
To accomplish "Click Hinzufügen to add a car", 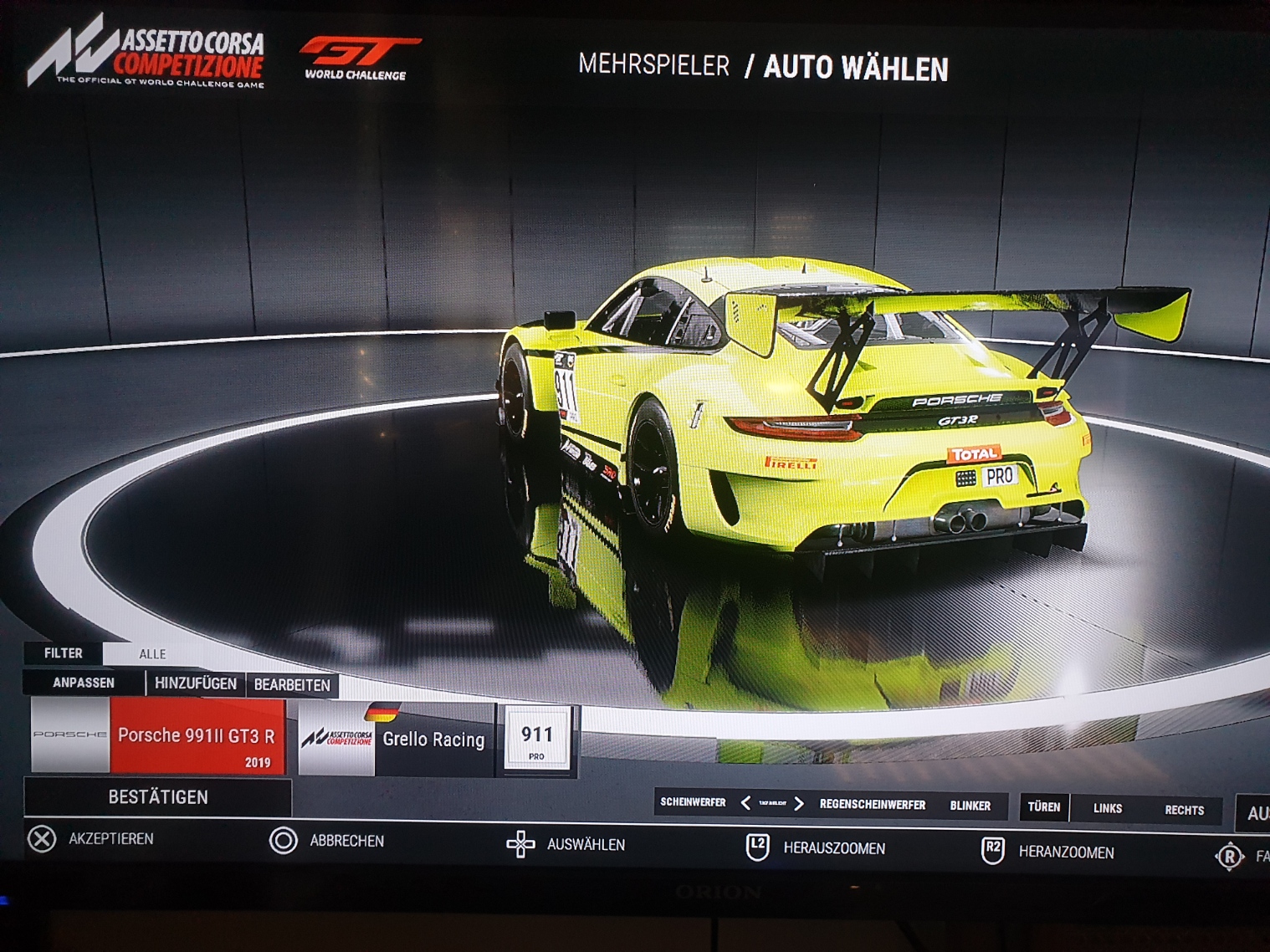I will pos(196,683).
